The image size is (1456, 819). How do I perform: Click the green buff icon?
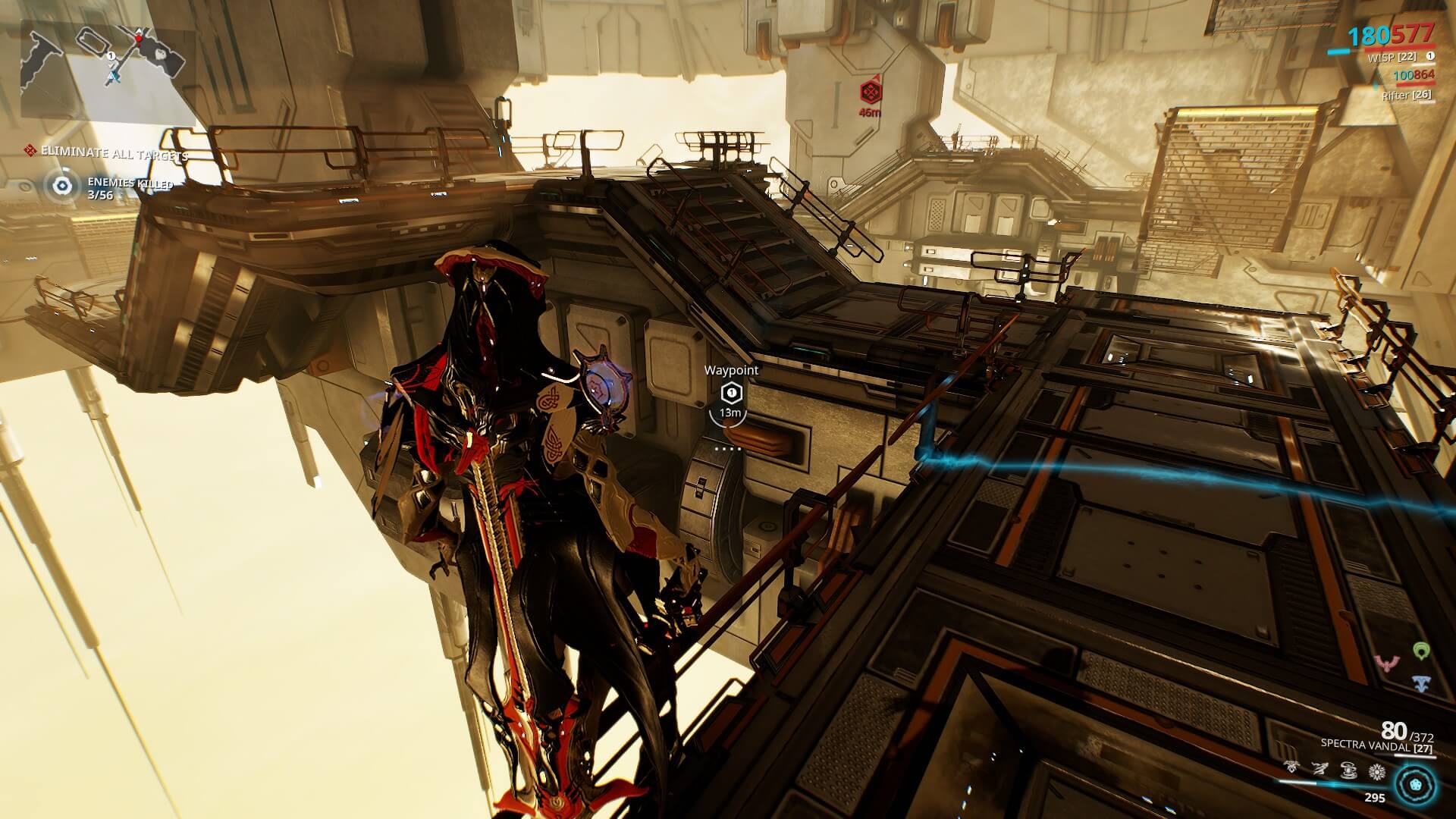coord(1421,650)
